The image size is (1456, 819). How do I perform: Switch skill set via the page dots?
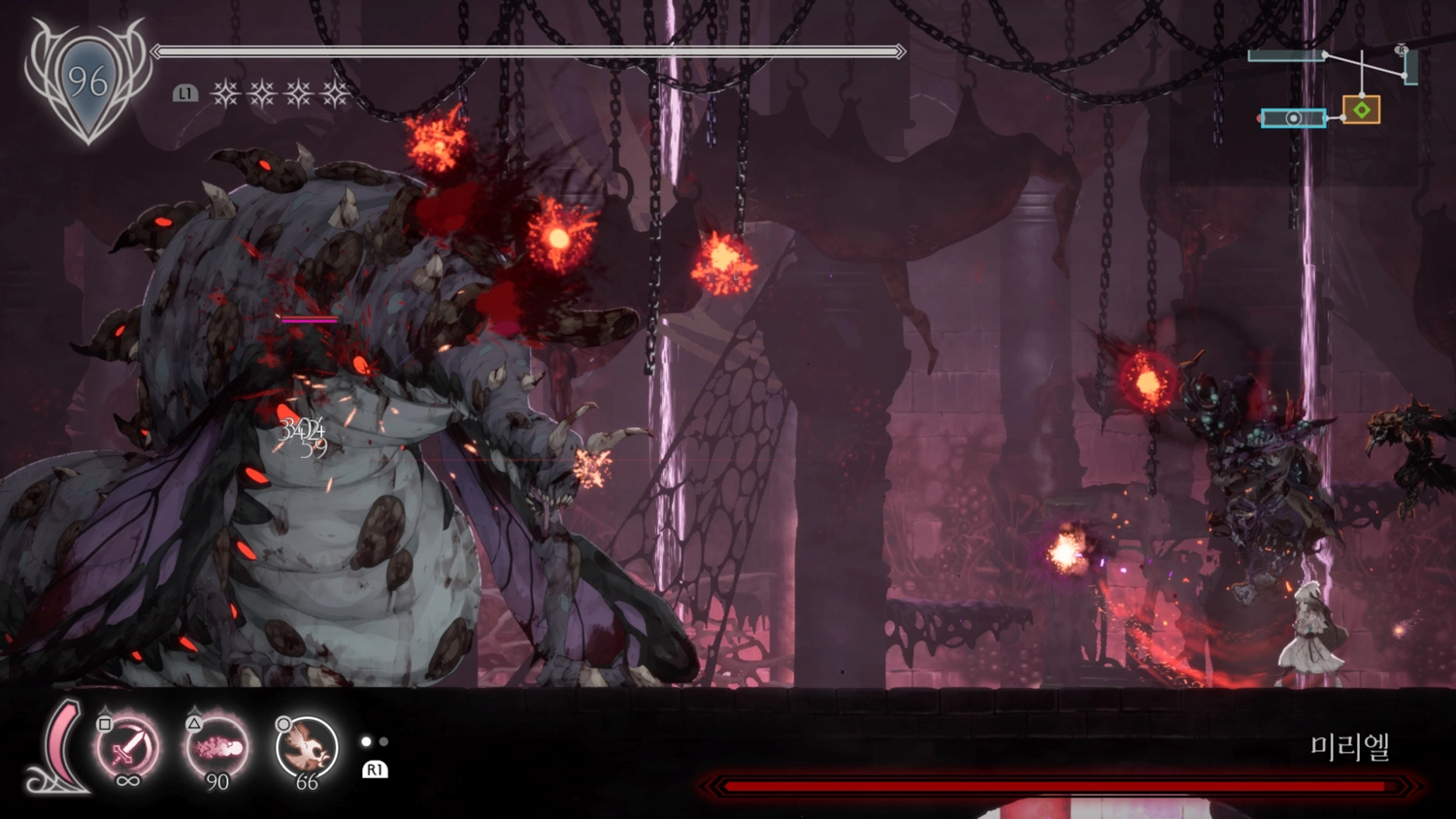click(375, 742)
